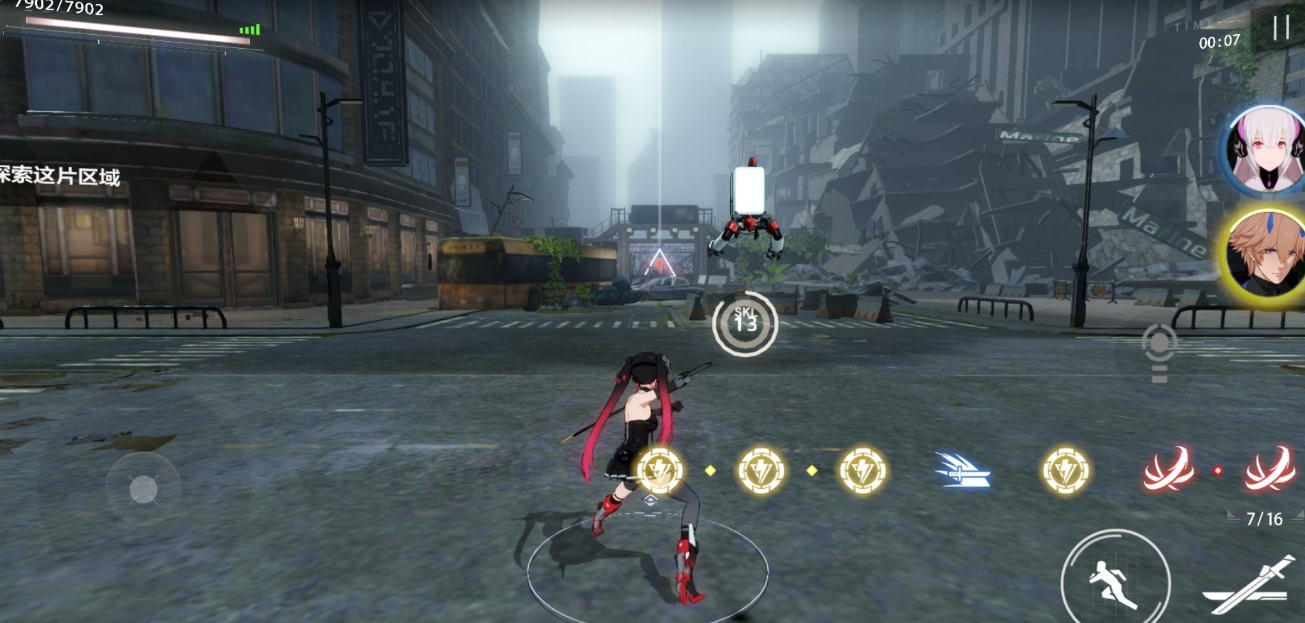
Task: Activate the blue blade signal orb
Action: coord(962,470)
